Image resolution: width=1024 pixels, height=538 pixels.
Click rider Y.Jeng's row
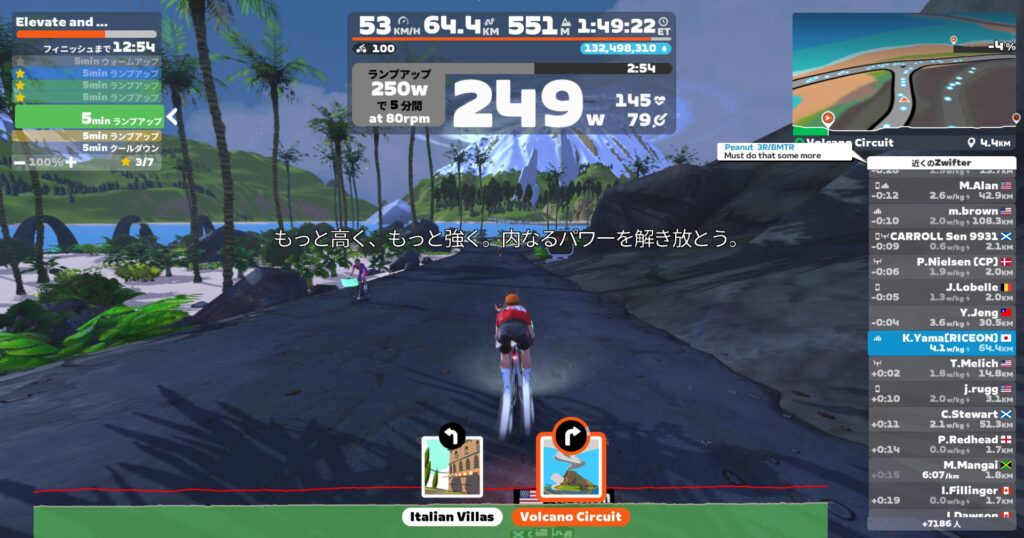pyautogui.click(x=941, y=317)
